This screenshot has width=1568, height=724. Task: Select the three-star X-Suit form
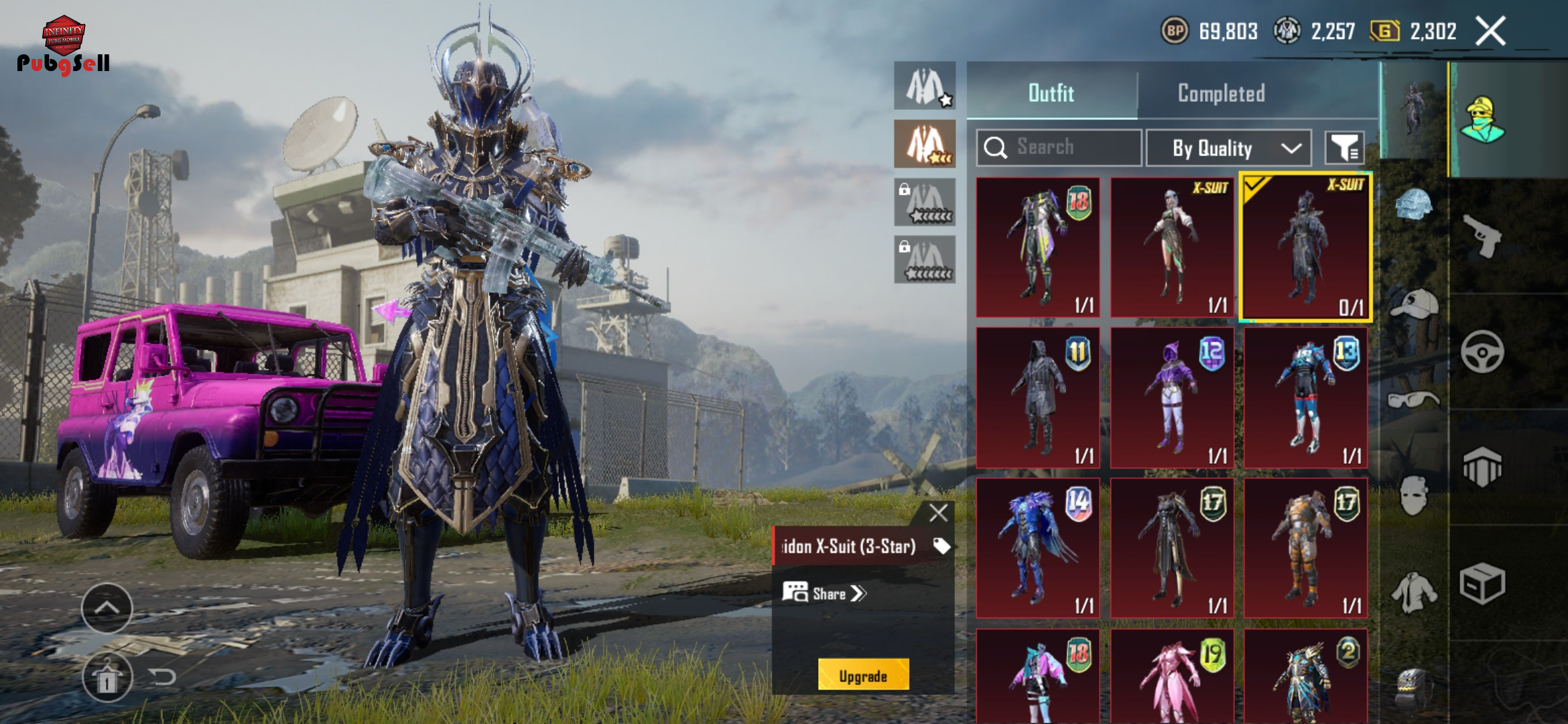pos(925,143)
